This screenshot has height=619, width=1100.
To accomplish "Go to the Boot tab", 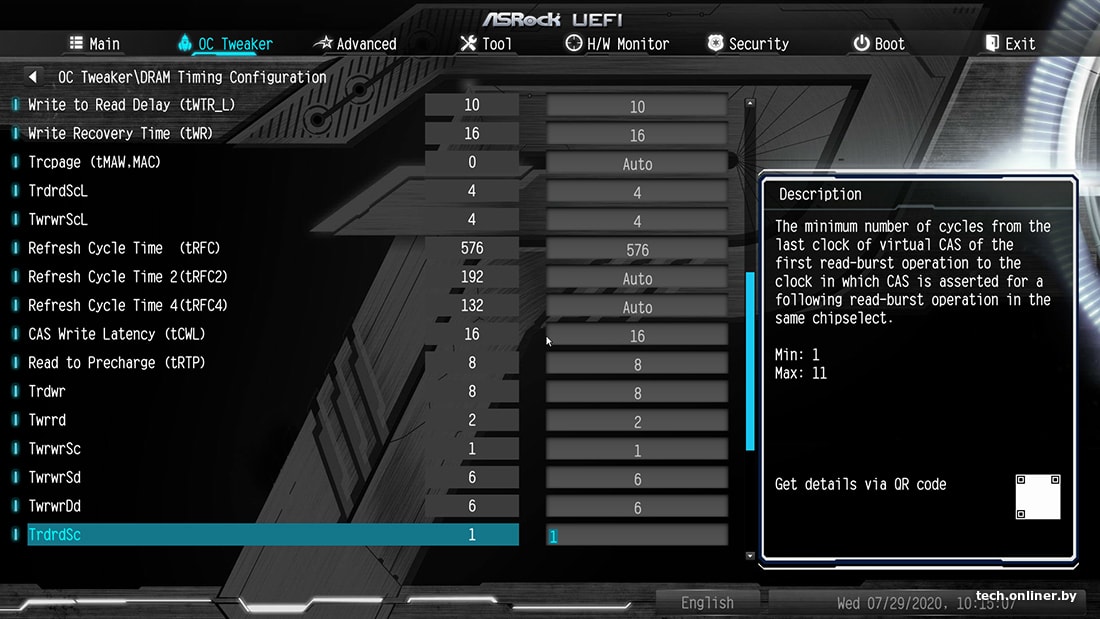I will 878,44.
